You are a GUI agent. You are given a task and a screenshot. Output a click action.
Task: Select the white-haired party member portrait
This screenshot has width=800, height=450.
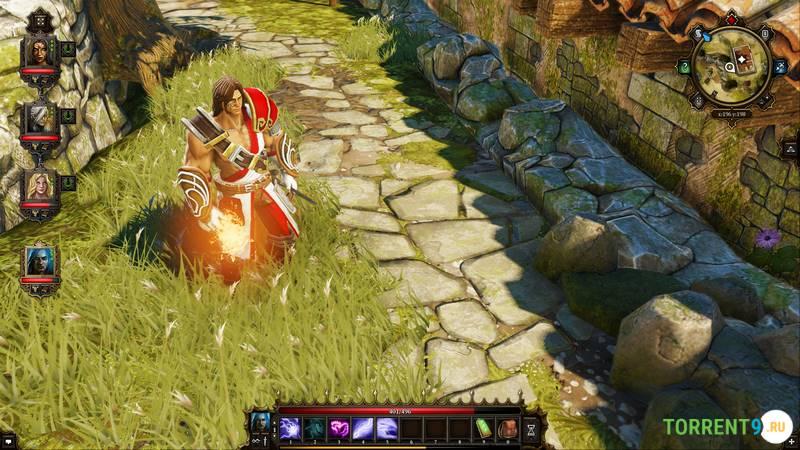click(39, 119)
